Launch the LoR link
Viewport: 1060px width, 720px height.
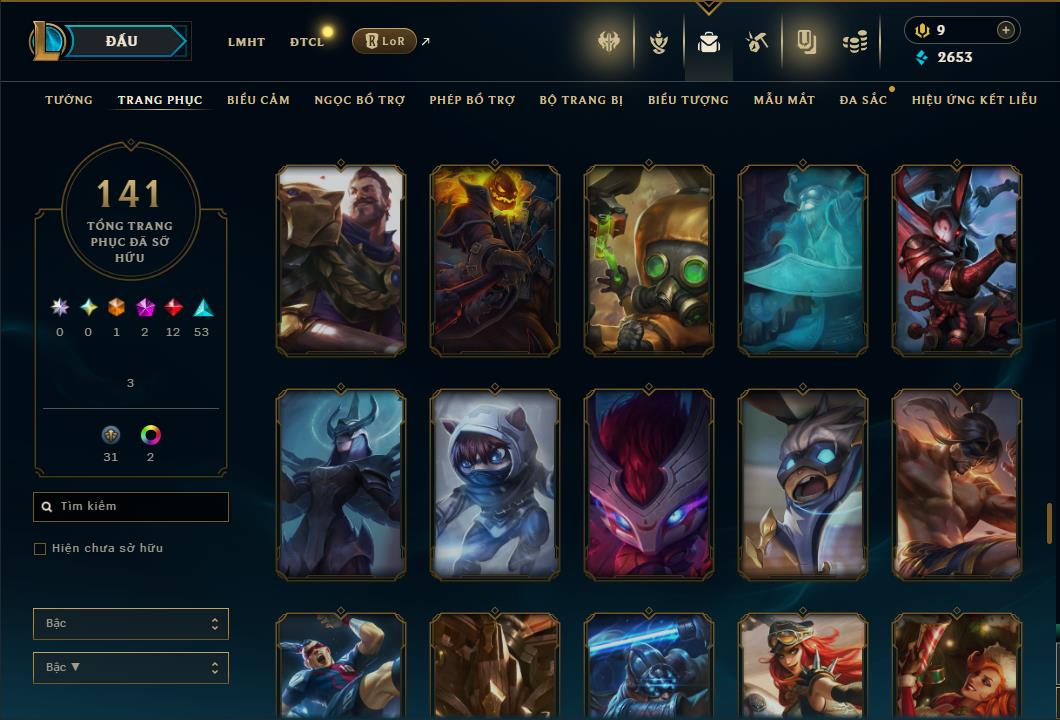click(x=384, y=41)
